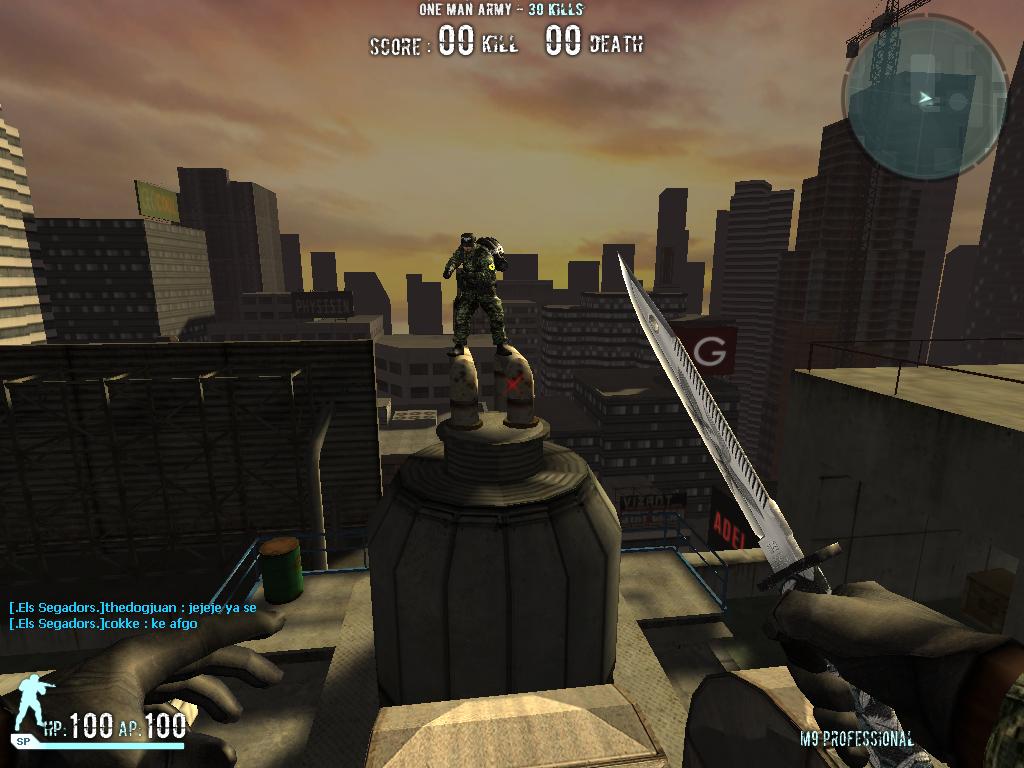This screenshot has height=768, width=1024.
Task: Click cokke's chat message line
Action: tap(103, 624)
